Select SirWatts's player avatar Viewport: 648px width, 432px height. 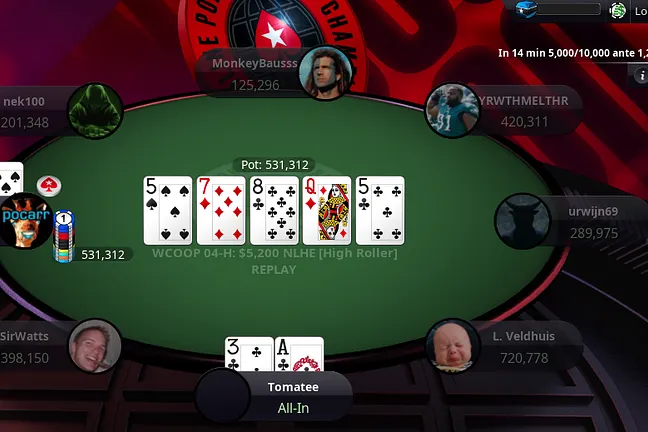pyautogui.click(x=95, y=347)
